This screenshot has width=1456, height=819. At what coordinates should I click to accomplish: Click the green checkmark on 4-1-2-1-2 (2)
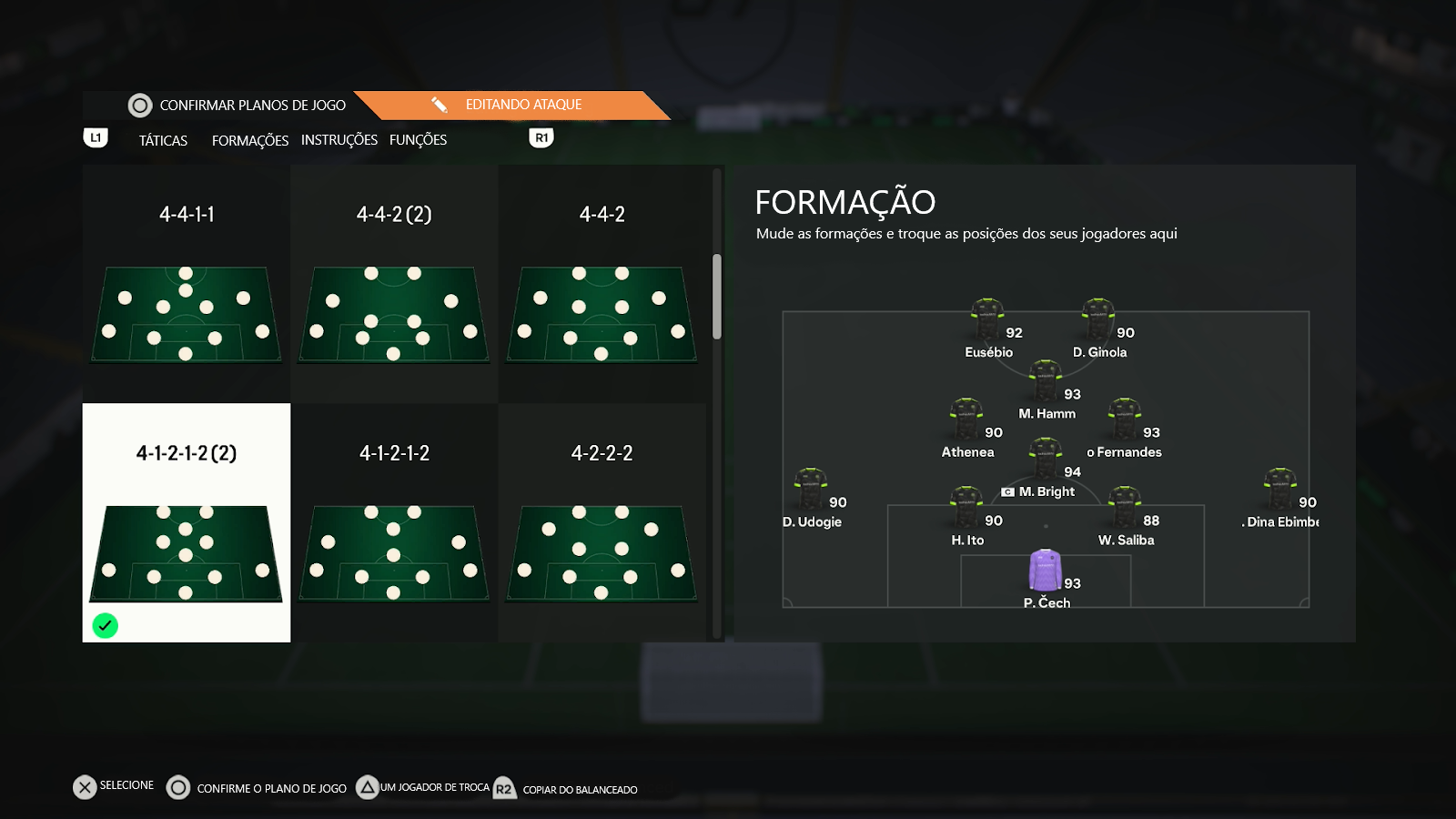(106, 625)
